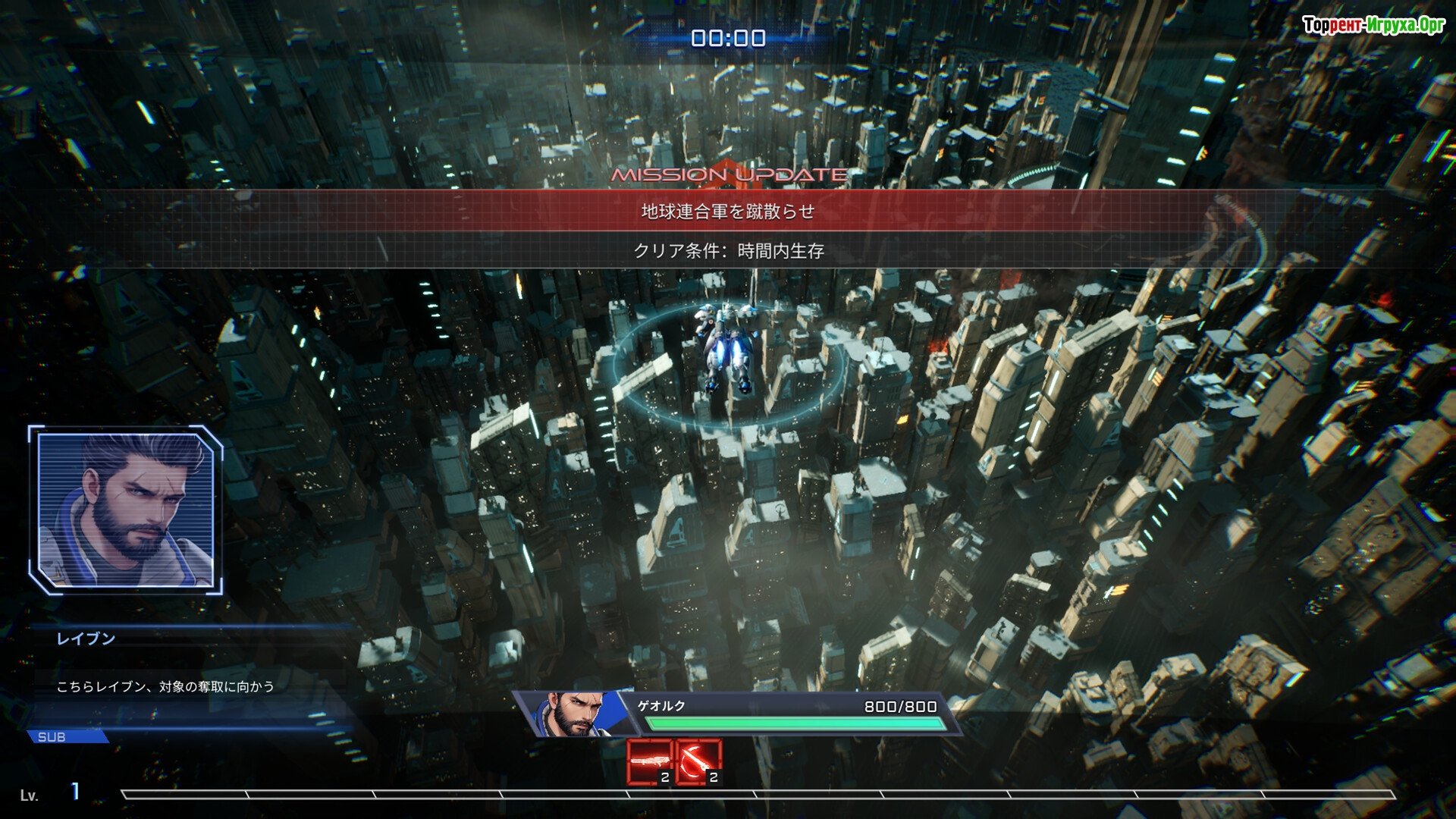
Task: Select the red sword slash weapon icon
Action: tap(698, 761)
